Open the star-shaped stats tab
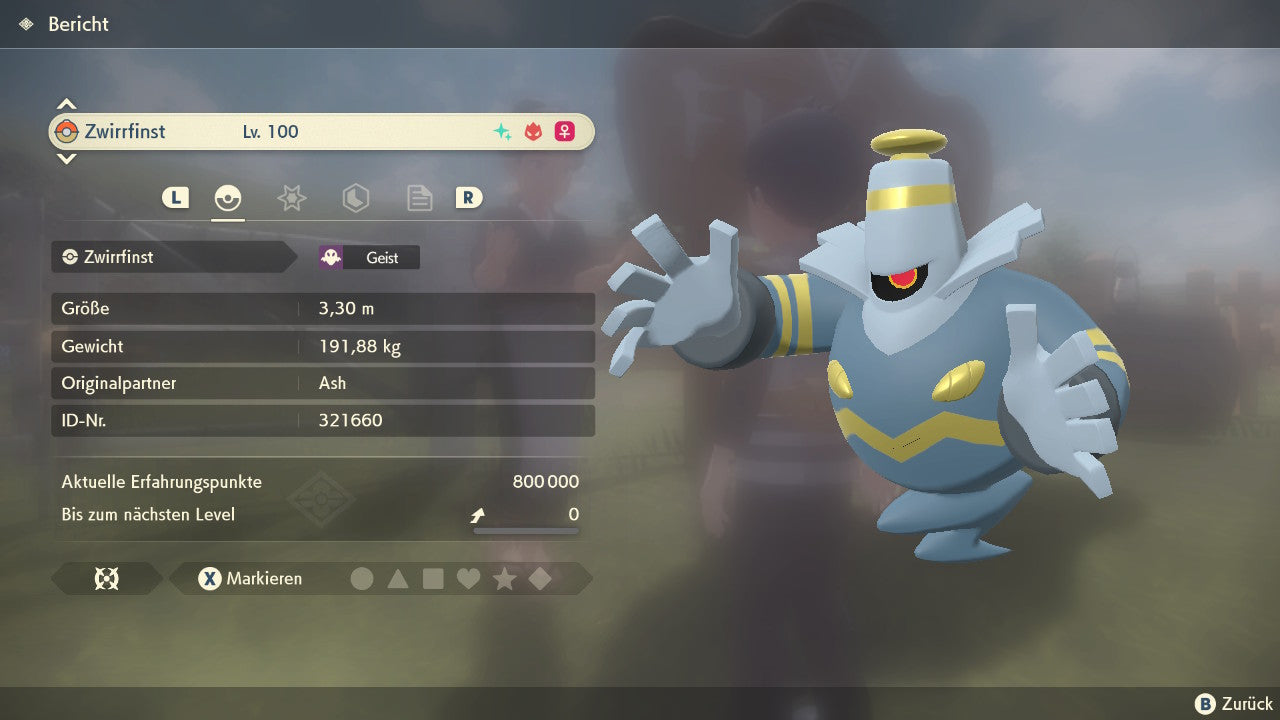Screen dimensions: 1280x720 291,198
